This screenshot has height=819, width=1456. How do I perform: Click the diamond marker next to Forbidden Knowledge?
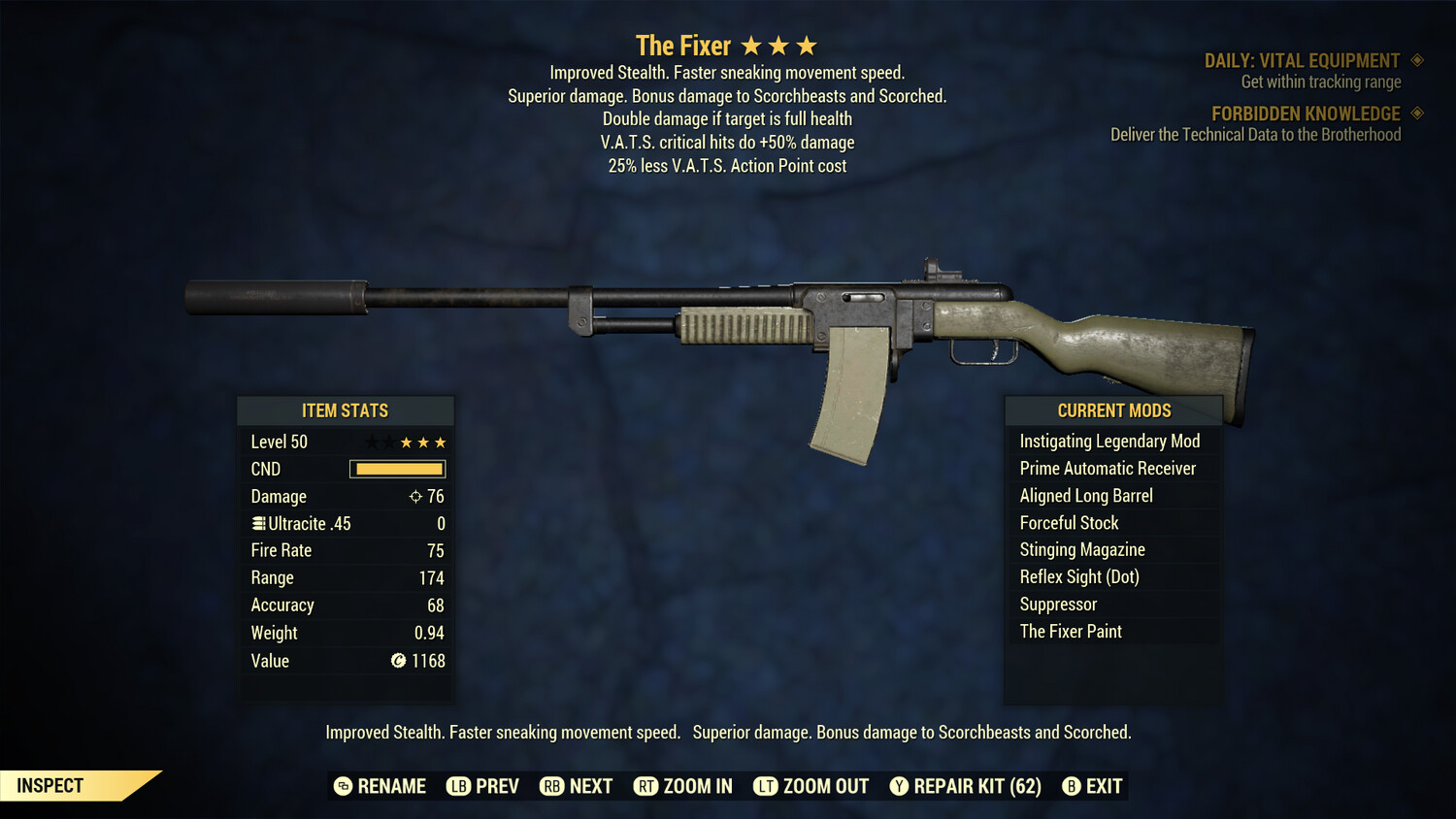[x=1415, y=113]
